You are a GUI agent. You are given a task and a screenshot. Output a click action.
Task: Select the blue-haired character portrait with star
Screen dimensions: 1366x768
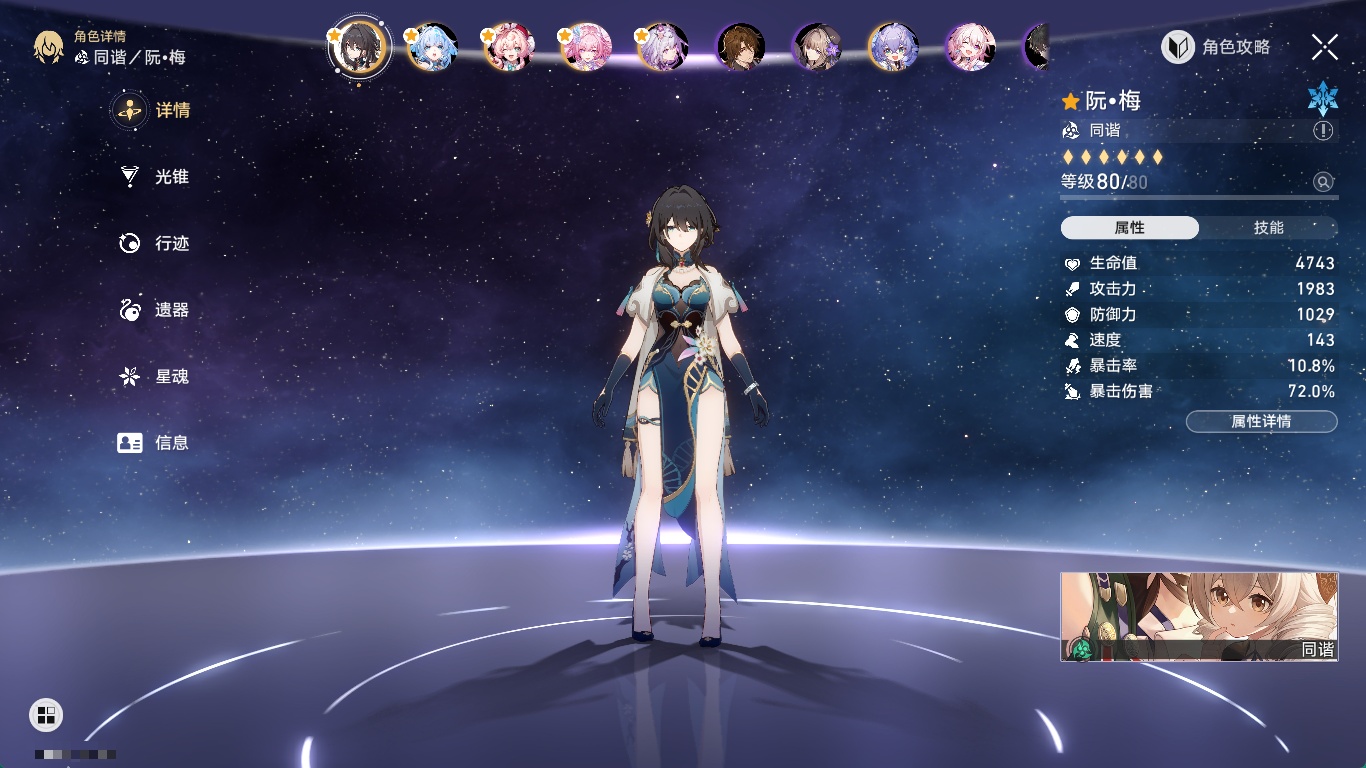pos(433,47)
